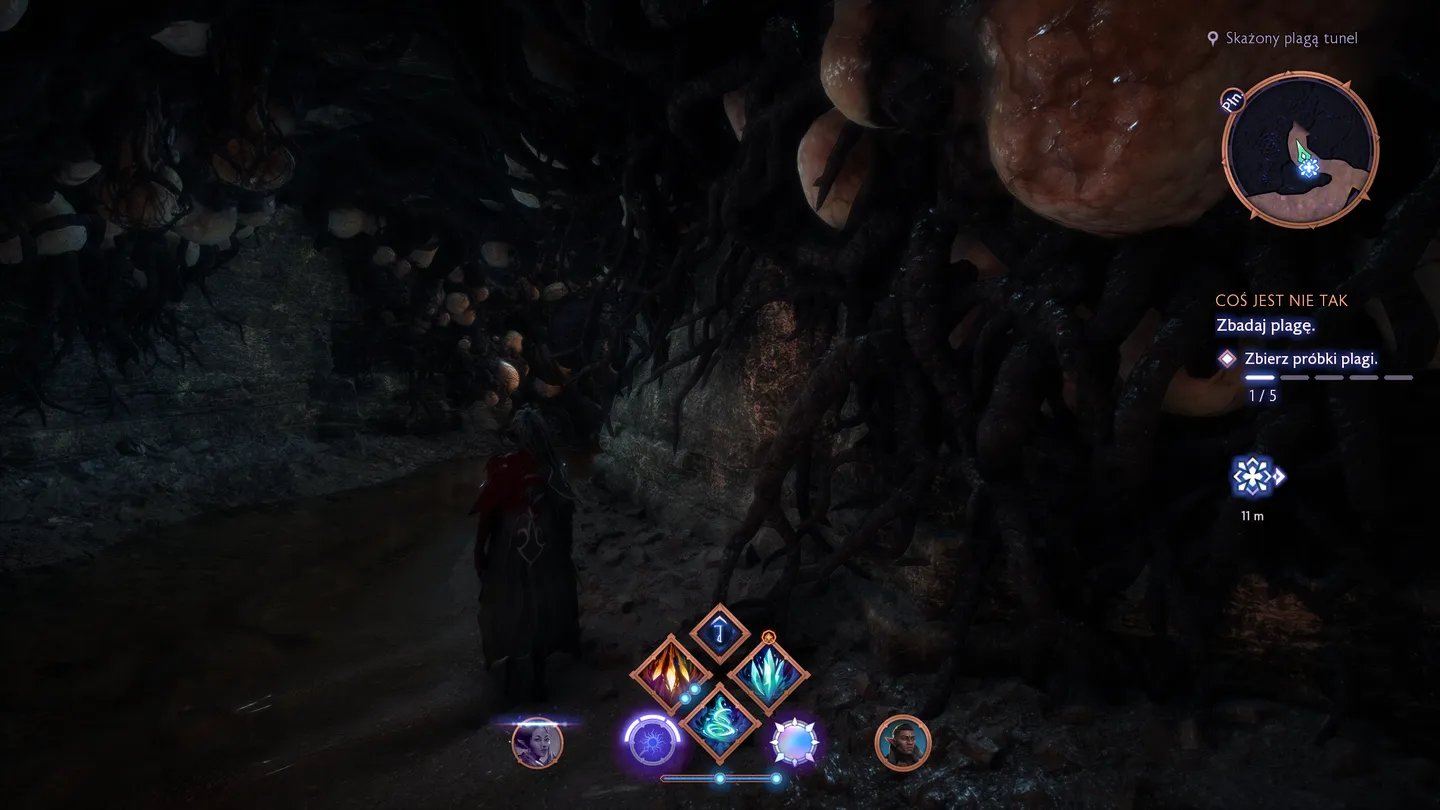The height and width of the screenshot is (810, 1440).
Task: Select the female elf companion portrait
Action: (x=537, y=743)
